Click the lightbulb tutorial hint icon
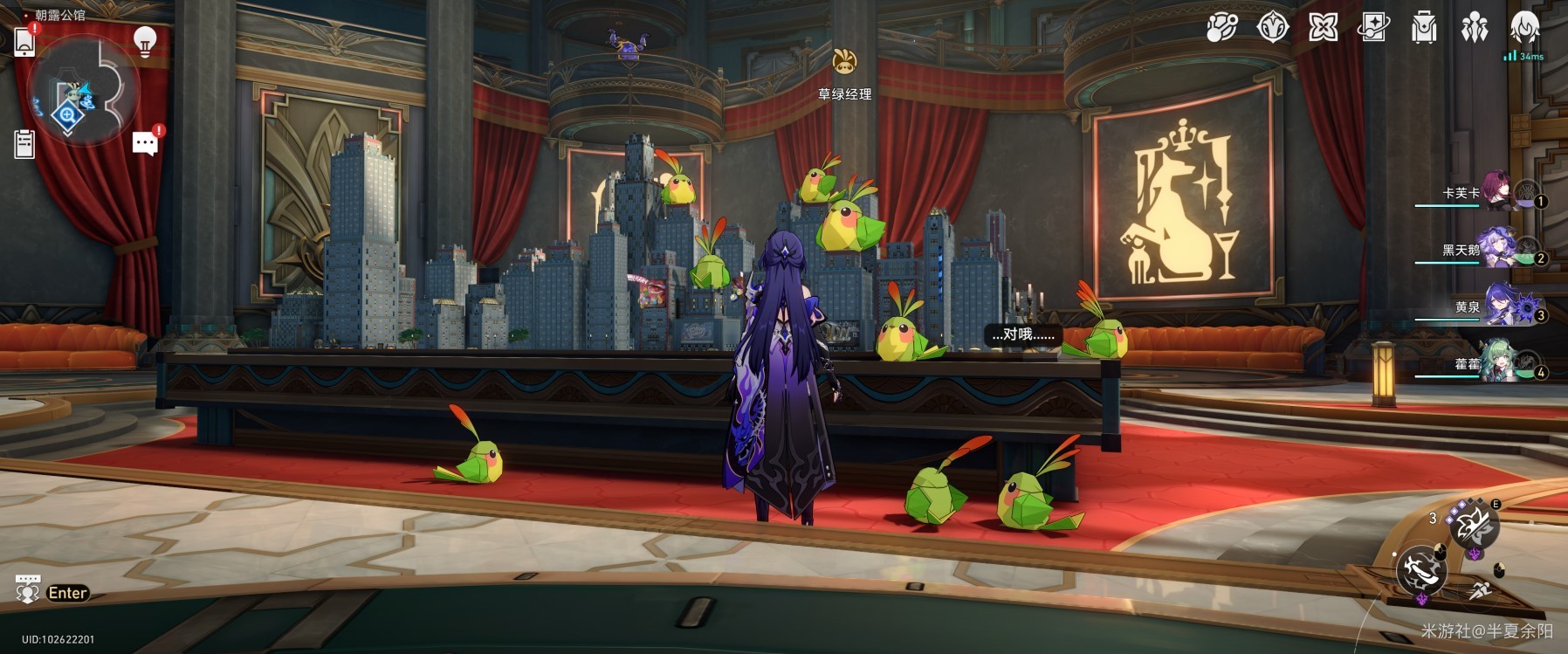Screen dimensions: 1568x654 click(x=145, y=41)
